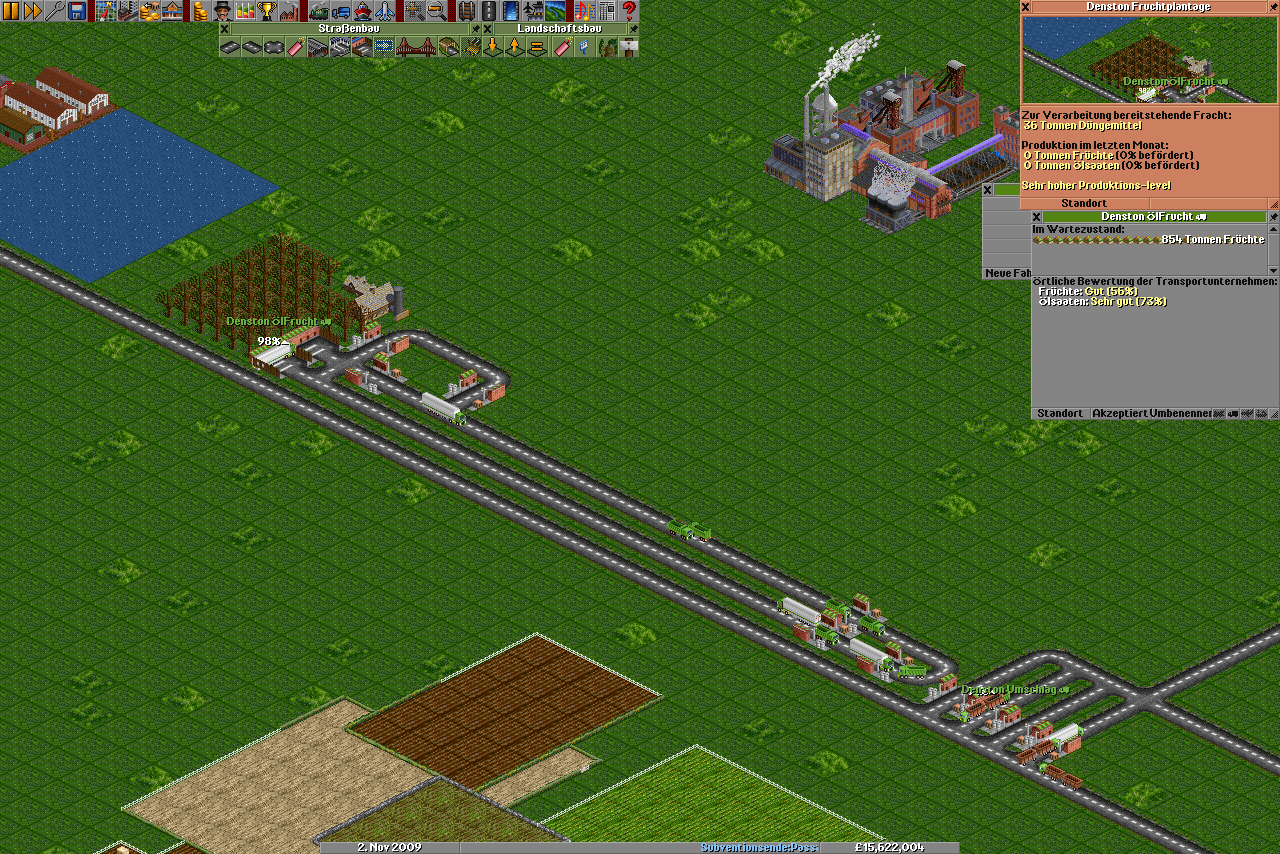
Task: Close the Denston ÖlFrucht station window
Action: (x=1037, y=216)
